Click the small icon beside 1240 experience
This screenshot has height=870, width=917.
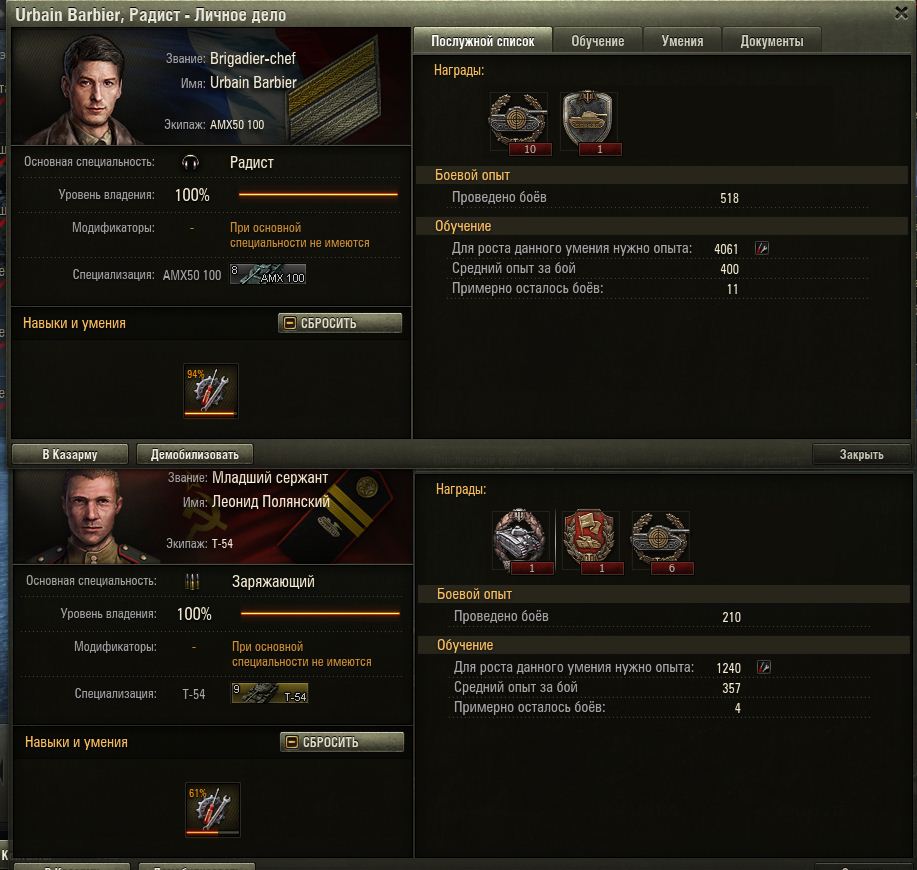pyautogui.click(x=764, y=667)
